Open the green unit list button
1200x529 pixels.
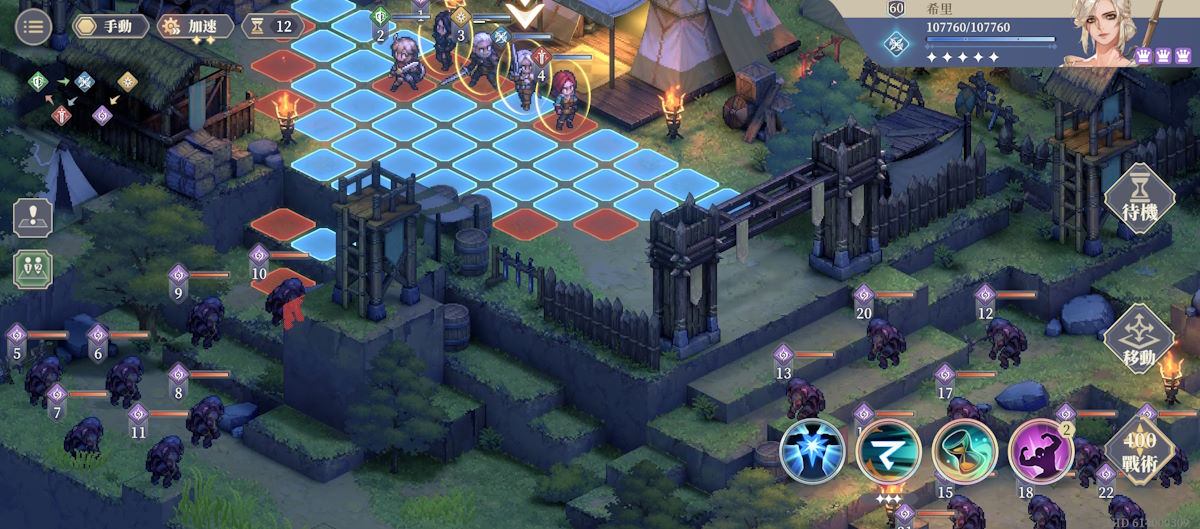pos(33,270)
